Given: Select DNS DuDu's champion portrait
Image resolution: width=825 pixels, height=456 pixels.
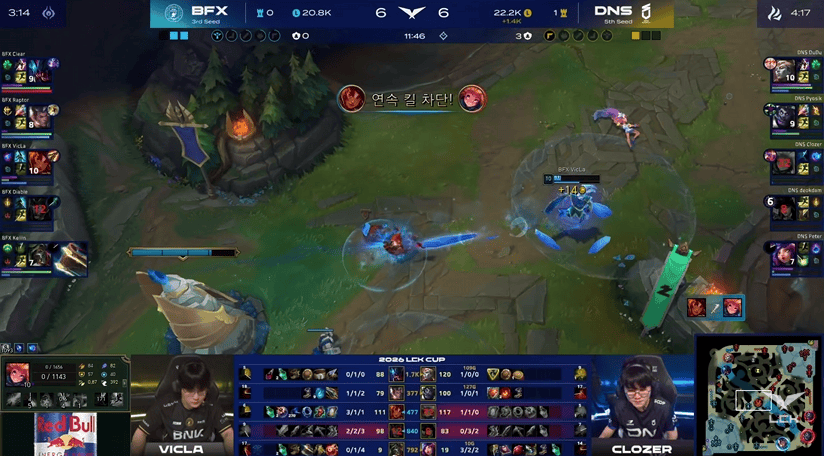Looking at the screenshot, I should point(783,70).
